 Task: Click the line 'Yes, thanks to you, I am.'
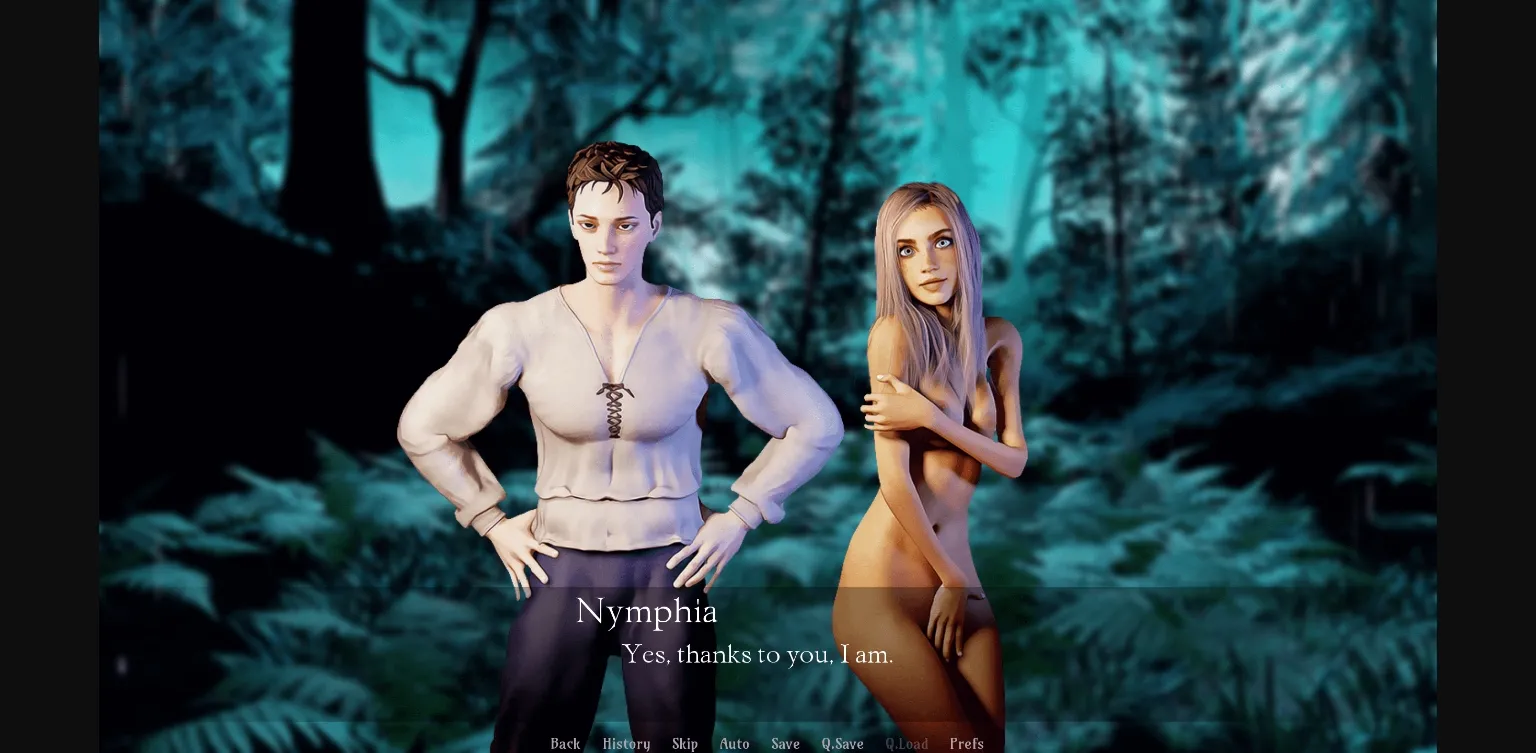(758, 655)
